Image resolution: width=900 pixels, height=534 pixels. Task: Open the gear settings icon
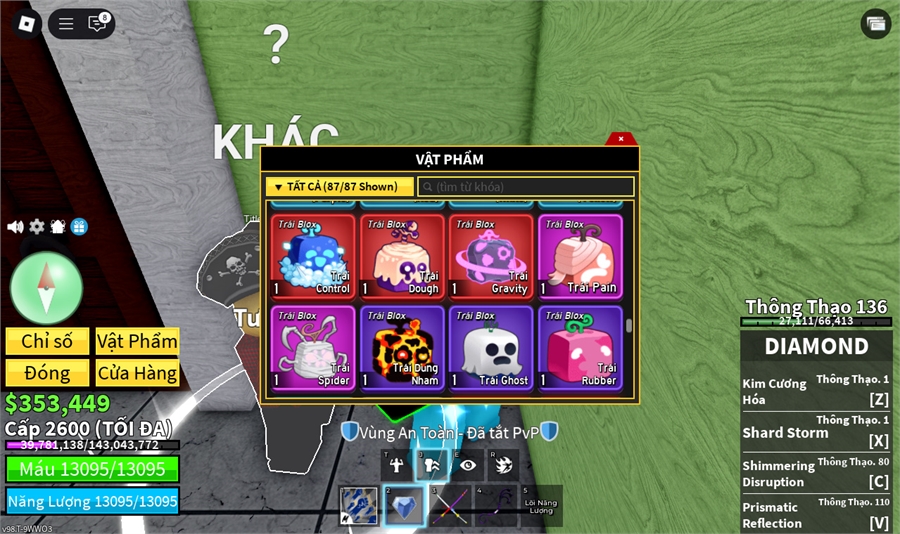coord(37,227)
